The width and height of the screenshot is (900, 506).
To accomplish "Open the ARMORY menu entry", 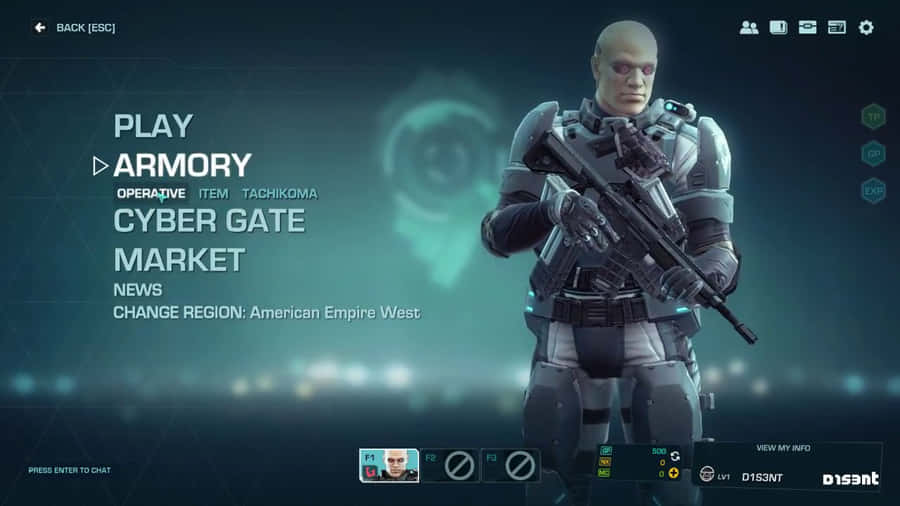I will (182, 165).
